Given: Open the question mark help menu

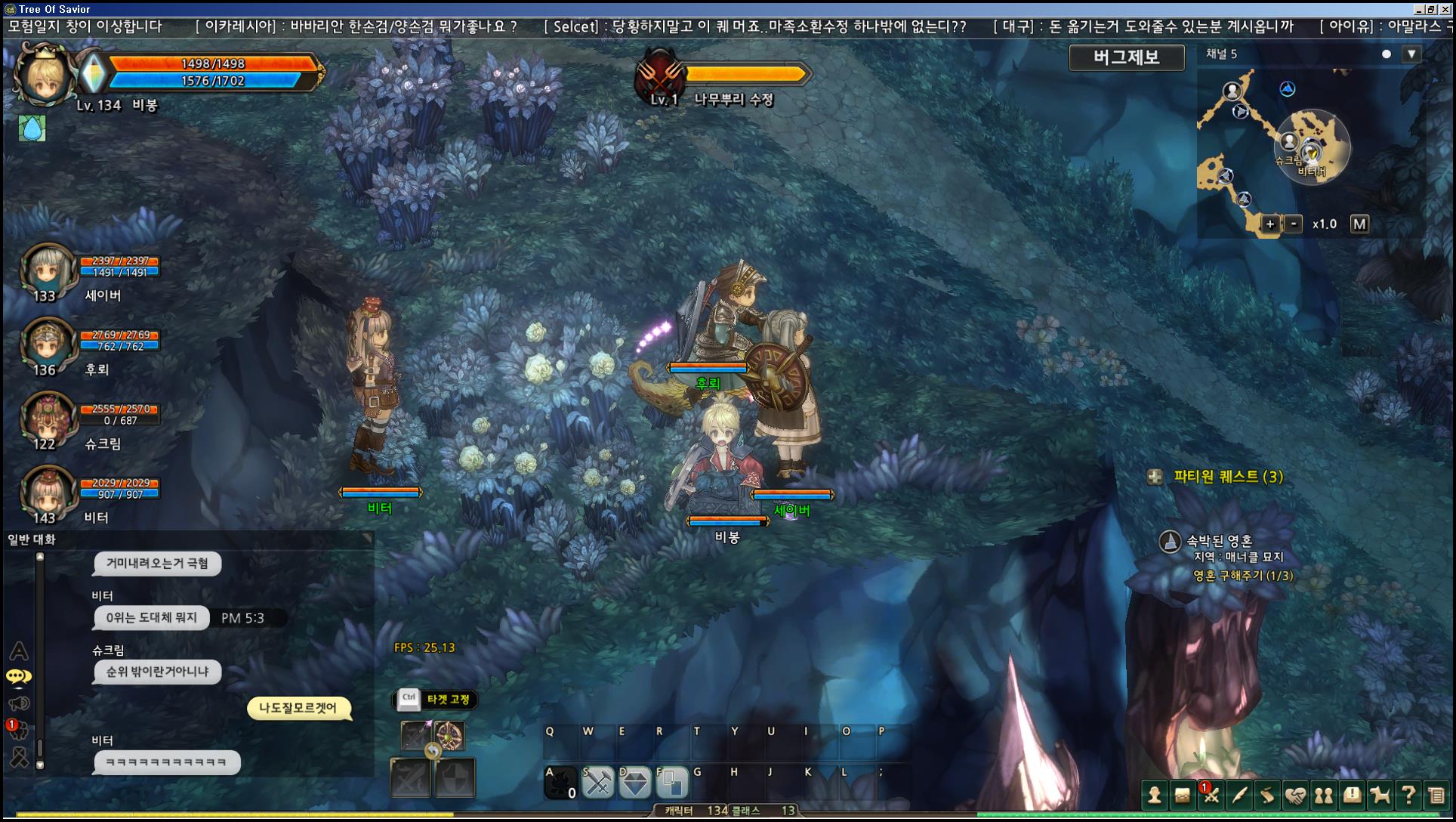Looking at the screenshot, I should pos(1408,795).
